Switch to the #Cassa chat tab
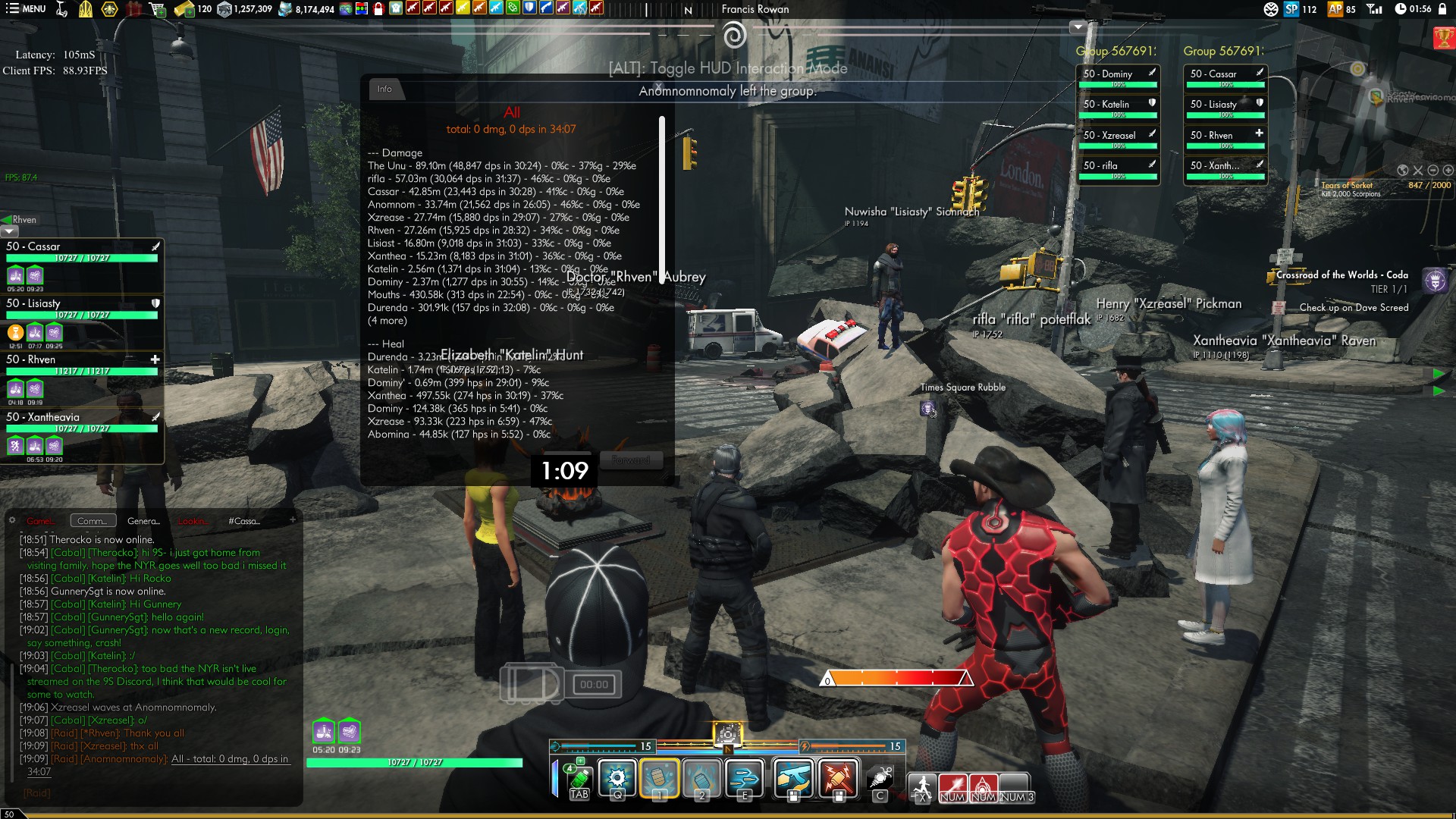 243,521
